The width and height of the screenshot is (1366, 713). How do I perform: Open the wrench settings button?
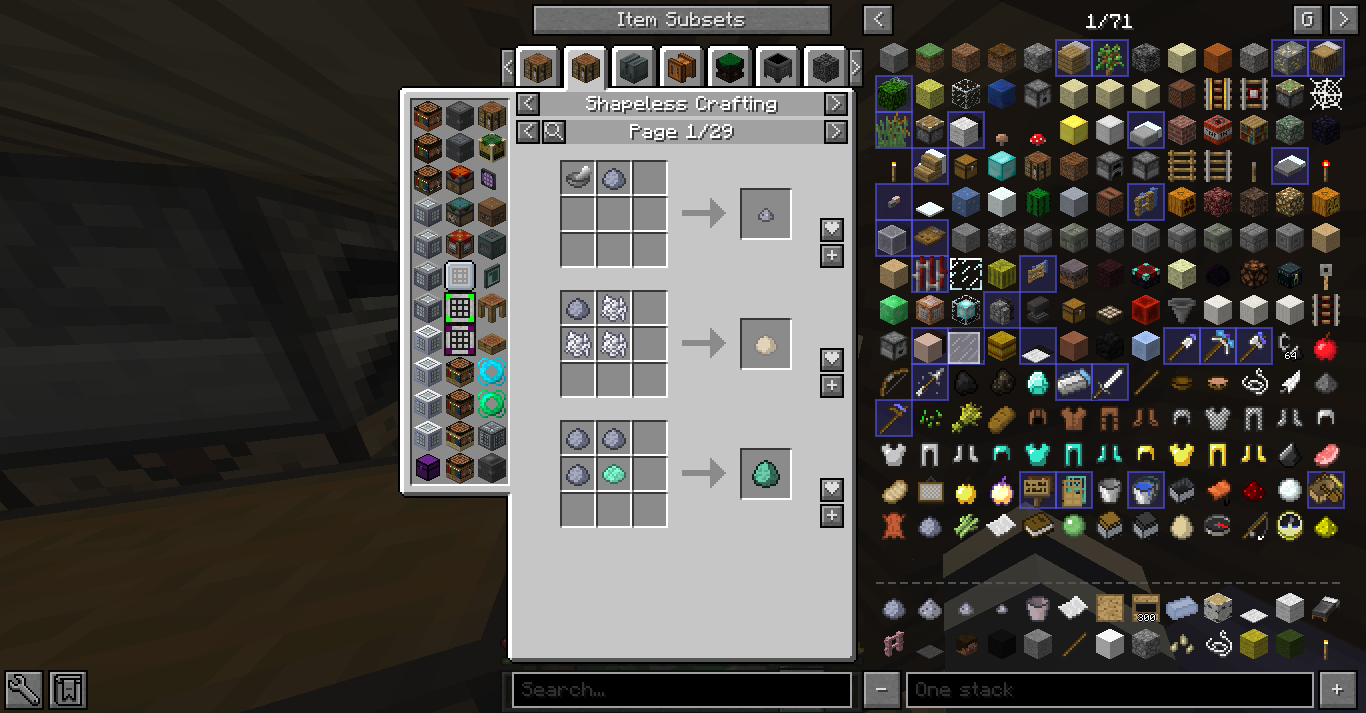(x=23, y=689)
